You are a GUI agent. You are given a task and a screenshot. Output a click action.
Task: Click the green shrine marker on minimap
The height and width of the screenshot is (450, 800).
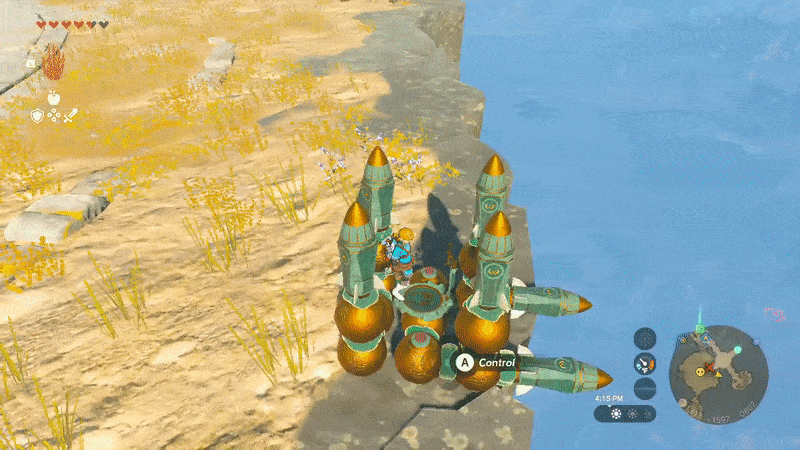coord(700,329)
